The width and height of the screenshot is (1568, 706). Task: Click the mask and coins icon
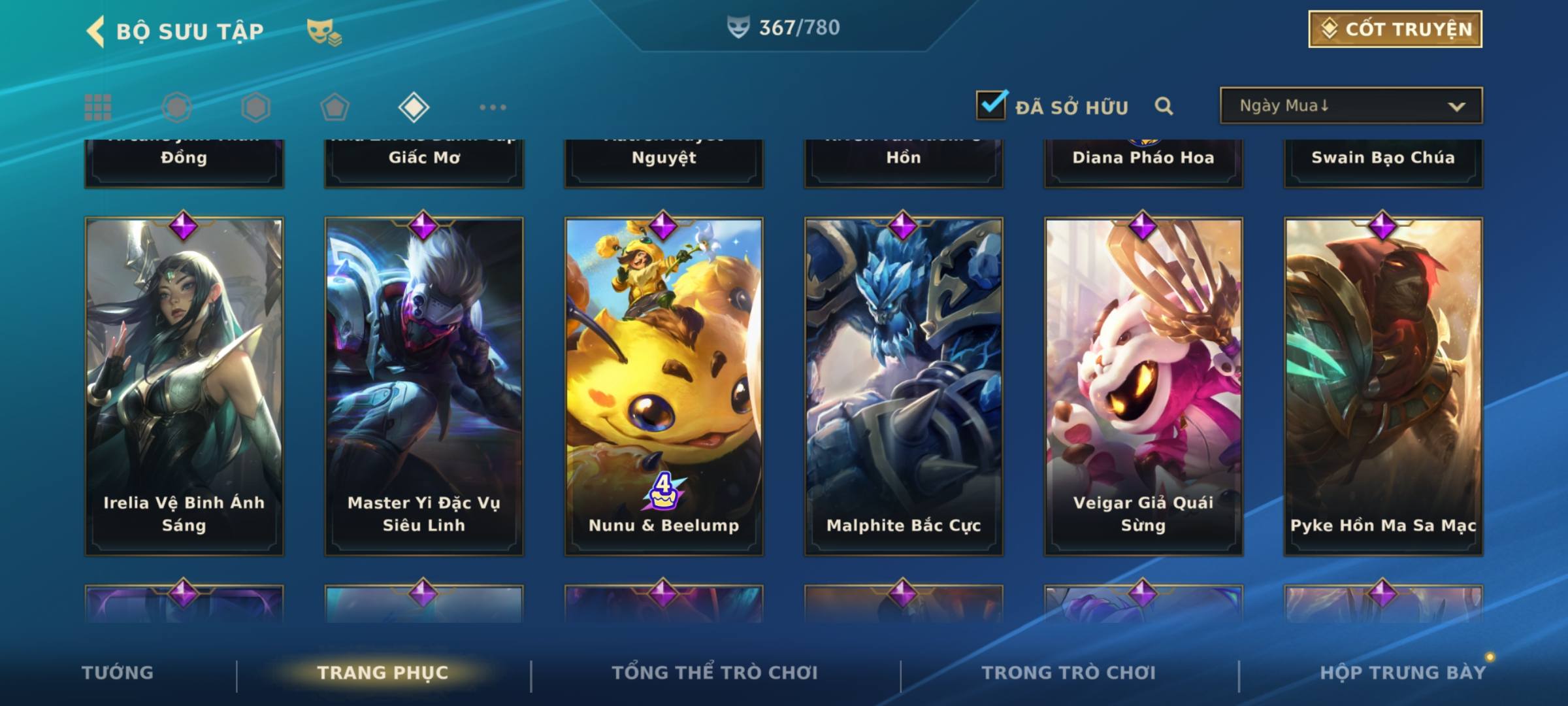[324, 32]
